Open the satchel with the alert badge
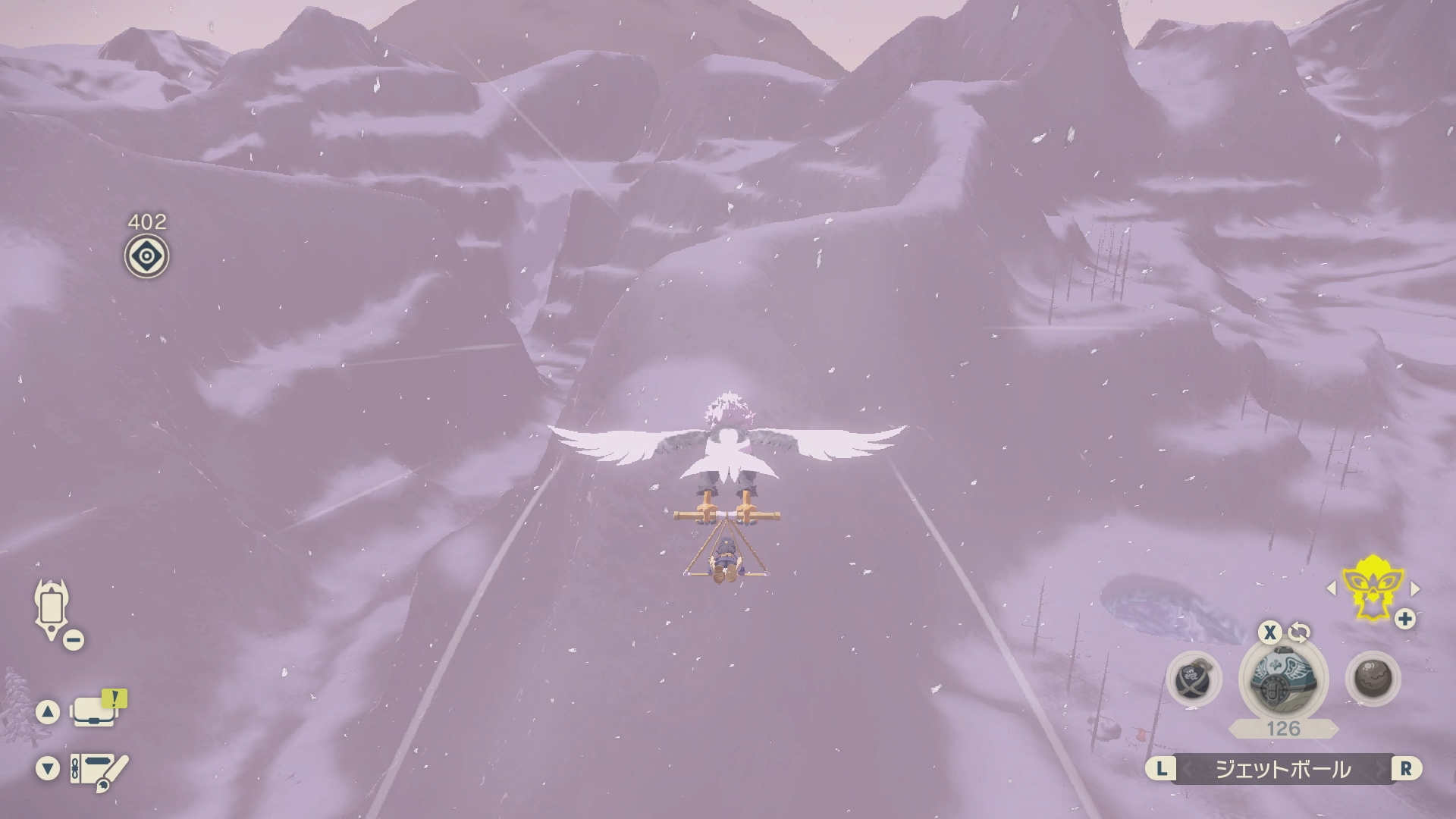 click(x=94, y=711)
